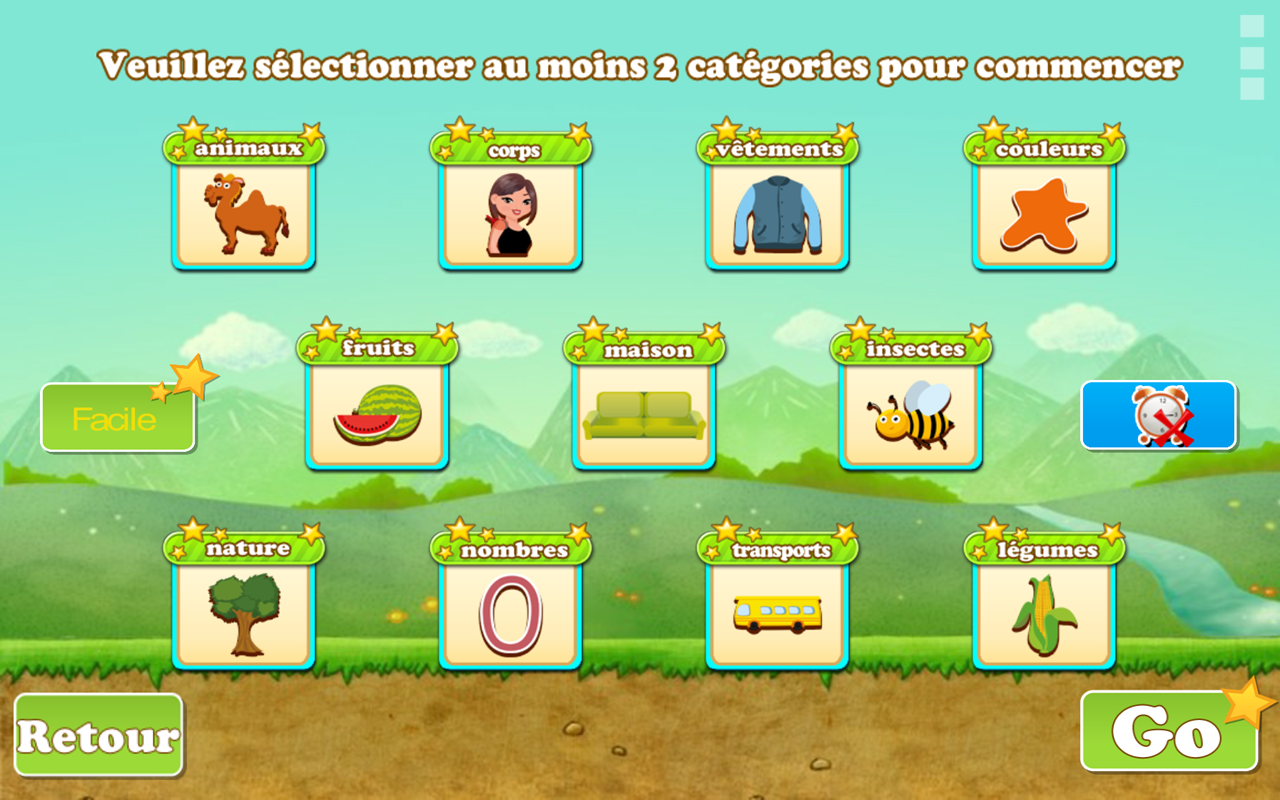The image size is (1280, 800).
Task: Go back using the Retour button
Action: 98,735
